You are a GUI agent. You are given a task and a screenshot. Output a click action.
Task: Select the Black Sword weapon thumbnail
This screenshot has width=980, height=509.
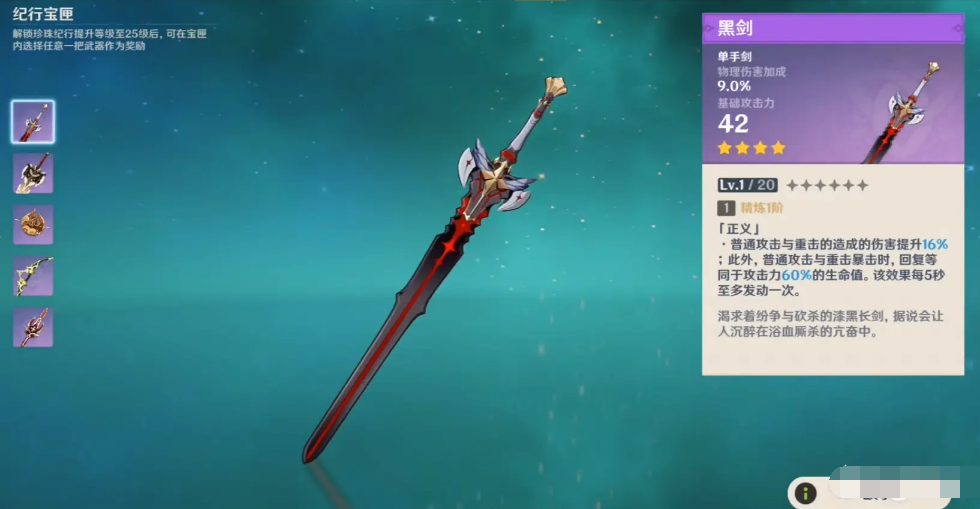(33, 122)
